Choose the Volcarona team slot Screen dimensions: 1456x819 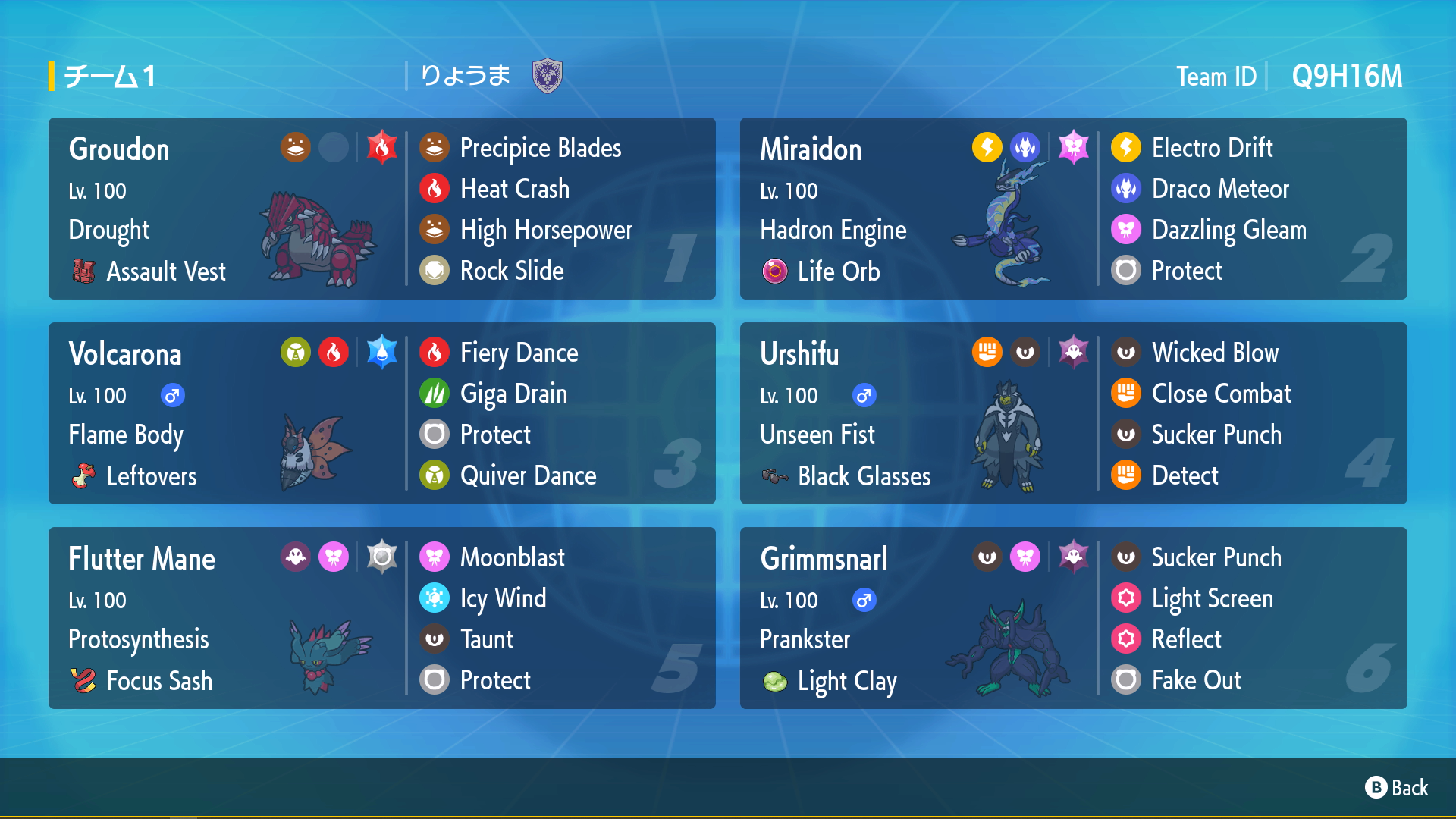click(381, 413)
